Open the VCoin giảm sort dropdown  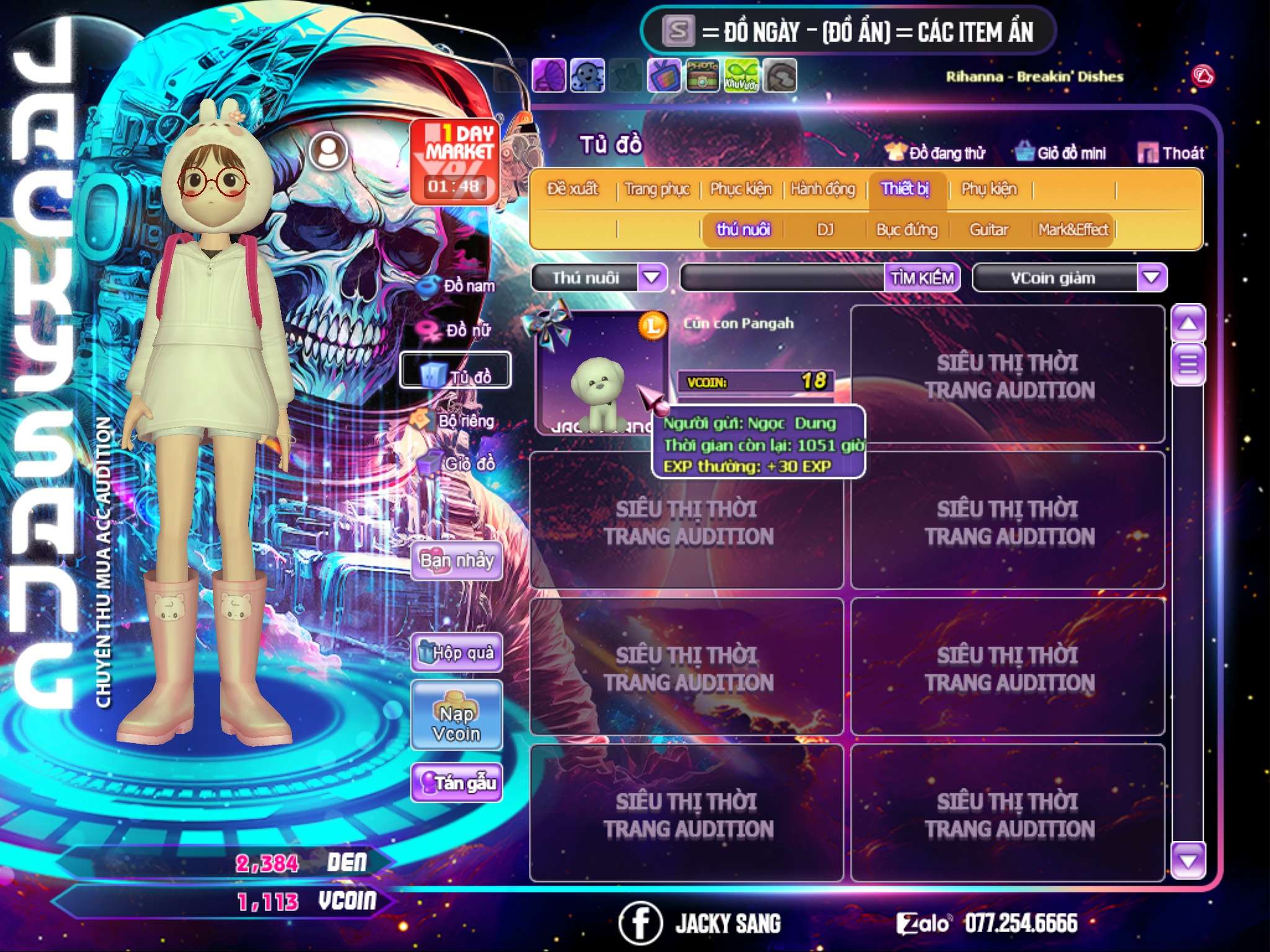1152,278
